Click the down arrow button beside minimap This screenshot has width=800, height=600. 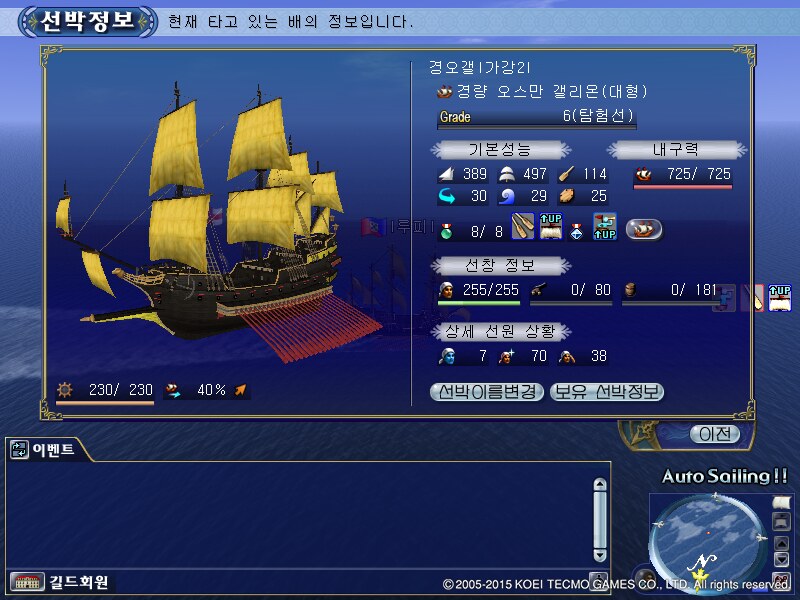pyautogui.click(x=781, y=559)
